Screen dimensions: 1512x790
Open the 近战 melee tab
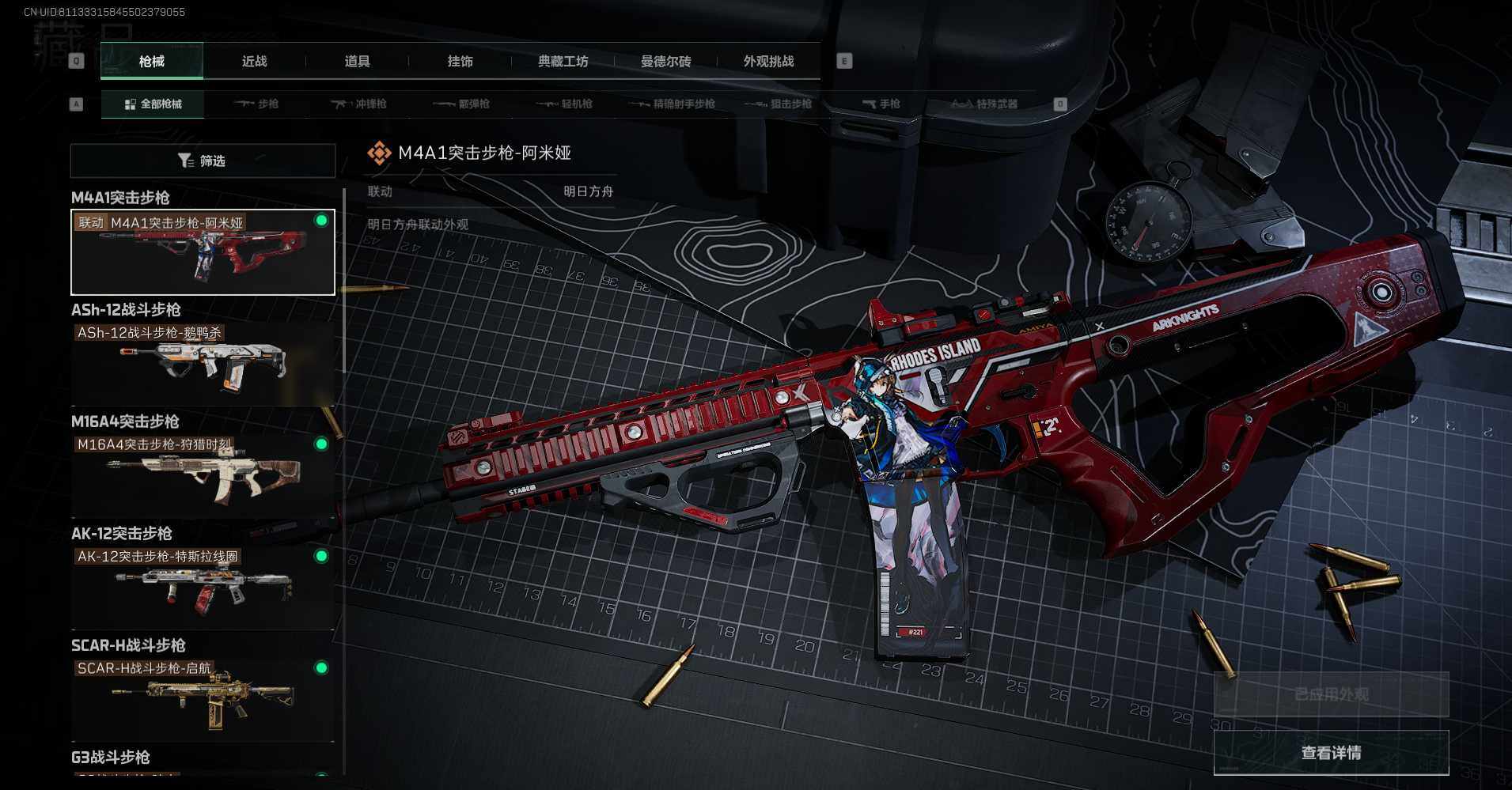click(254, 61)
